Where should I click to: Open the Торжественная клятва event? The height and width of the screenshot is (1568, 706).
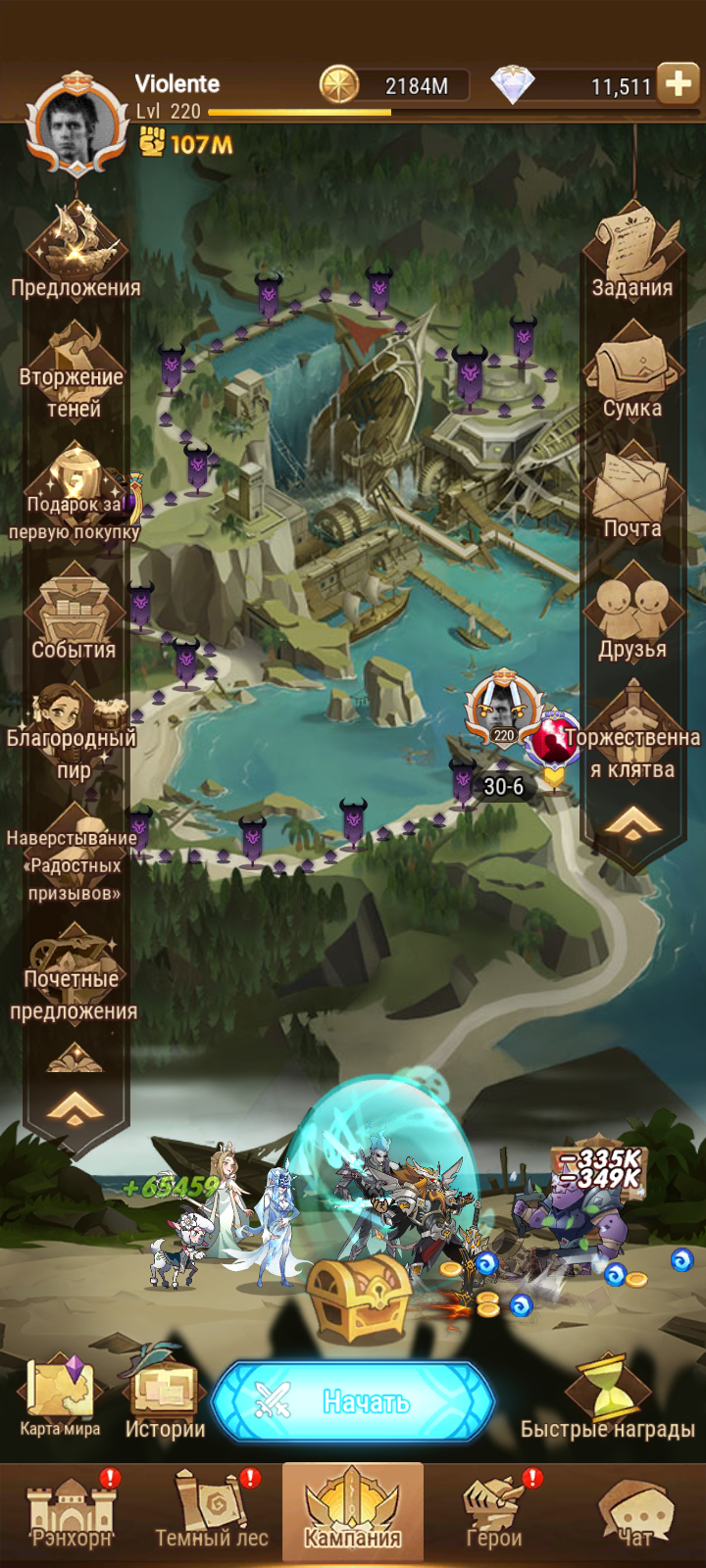click(633, 735)
